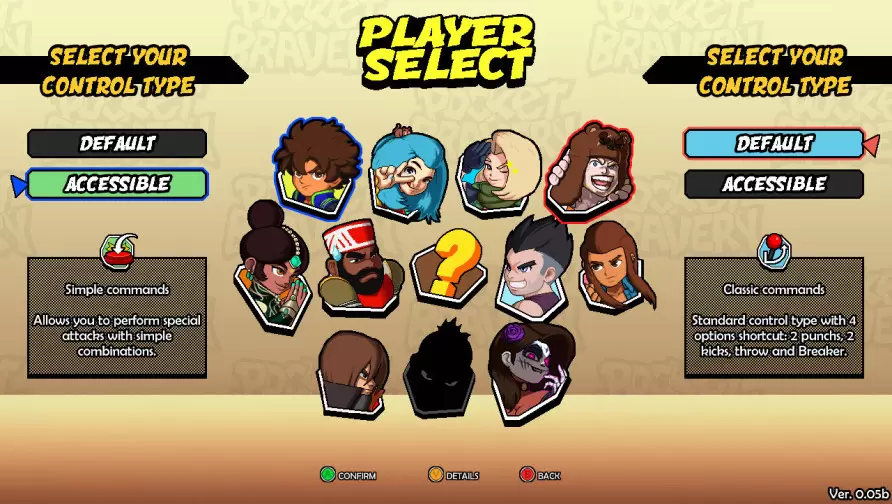The image size is (892, 504).
Task: Choose the blonde character portrait
Action: [498, 172]
